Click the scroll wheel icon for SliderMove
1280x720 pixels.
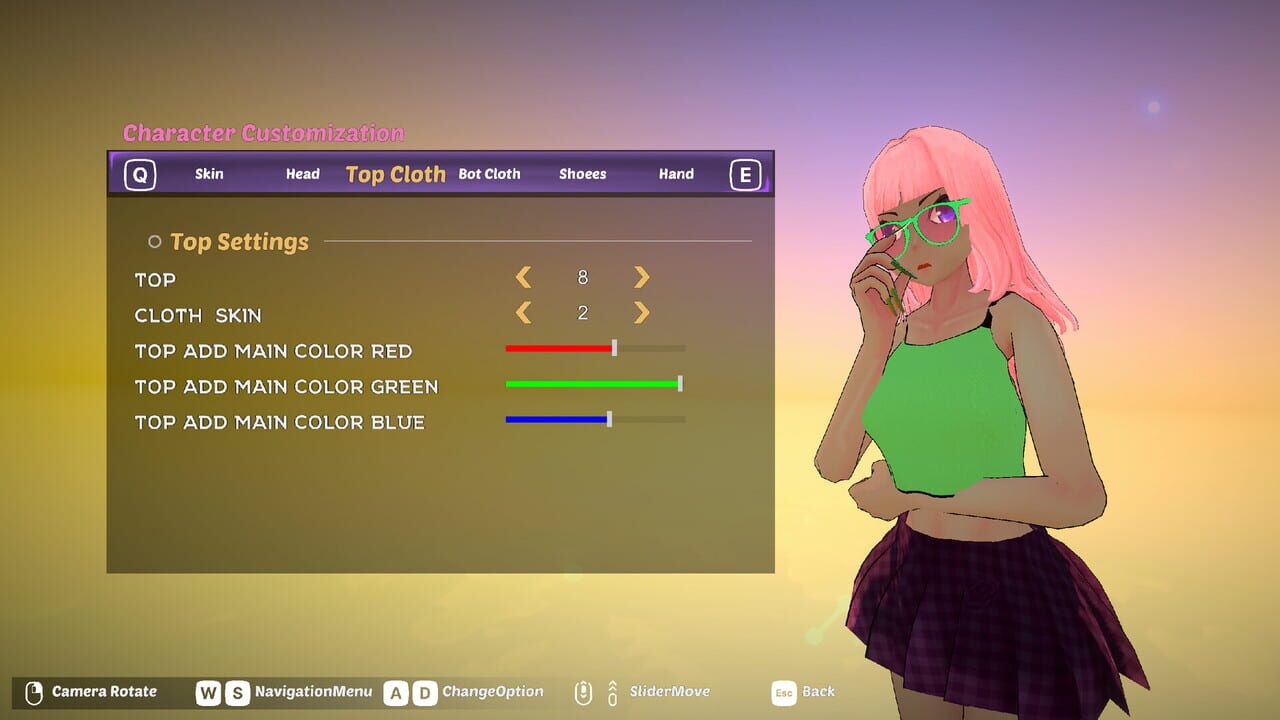coord(583,691)
